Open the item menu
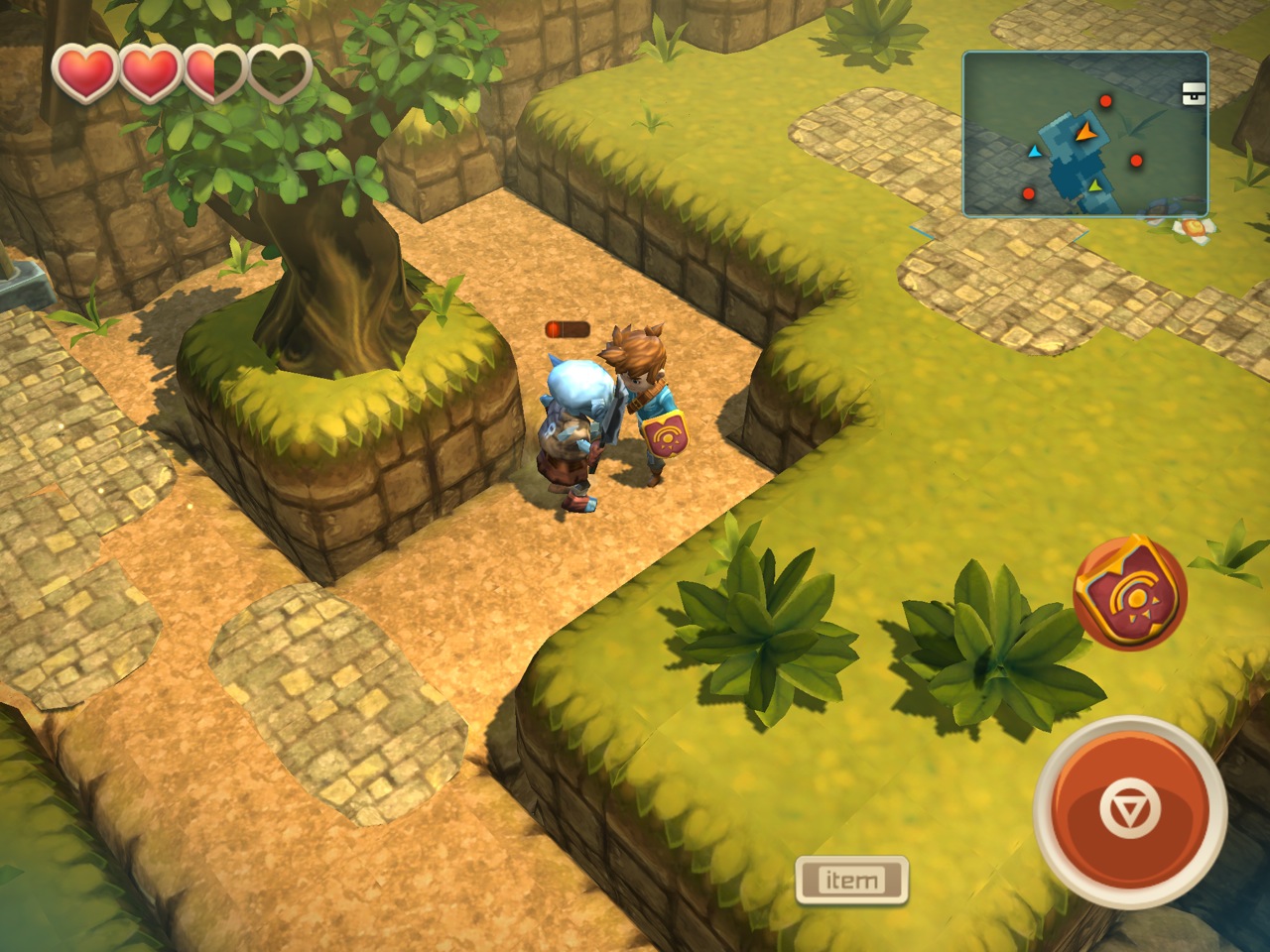 point(851,880)
